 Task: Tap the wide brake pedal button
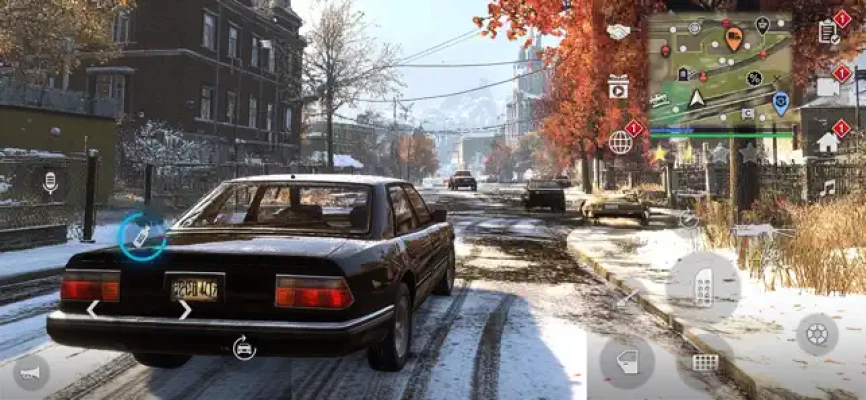tap(705, 362)
